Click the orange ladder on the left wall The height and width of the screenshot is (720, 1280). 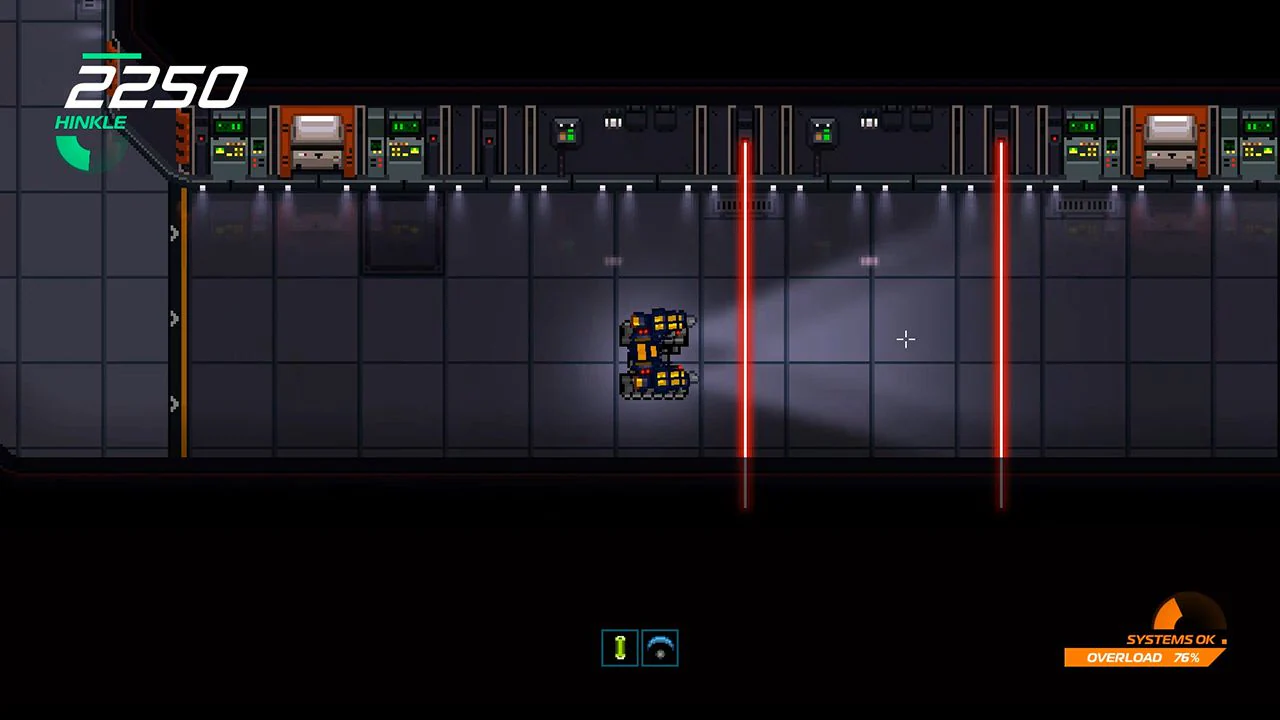[x=186, y=320]
